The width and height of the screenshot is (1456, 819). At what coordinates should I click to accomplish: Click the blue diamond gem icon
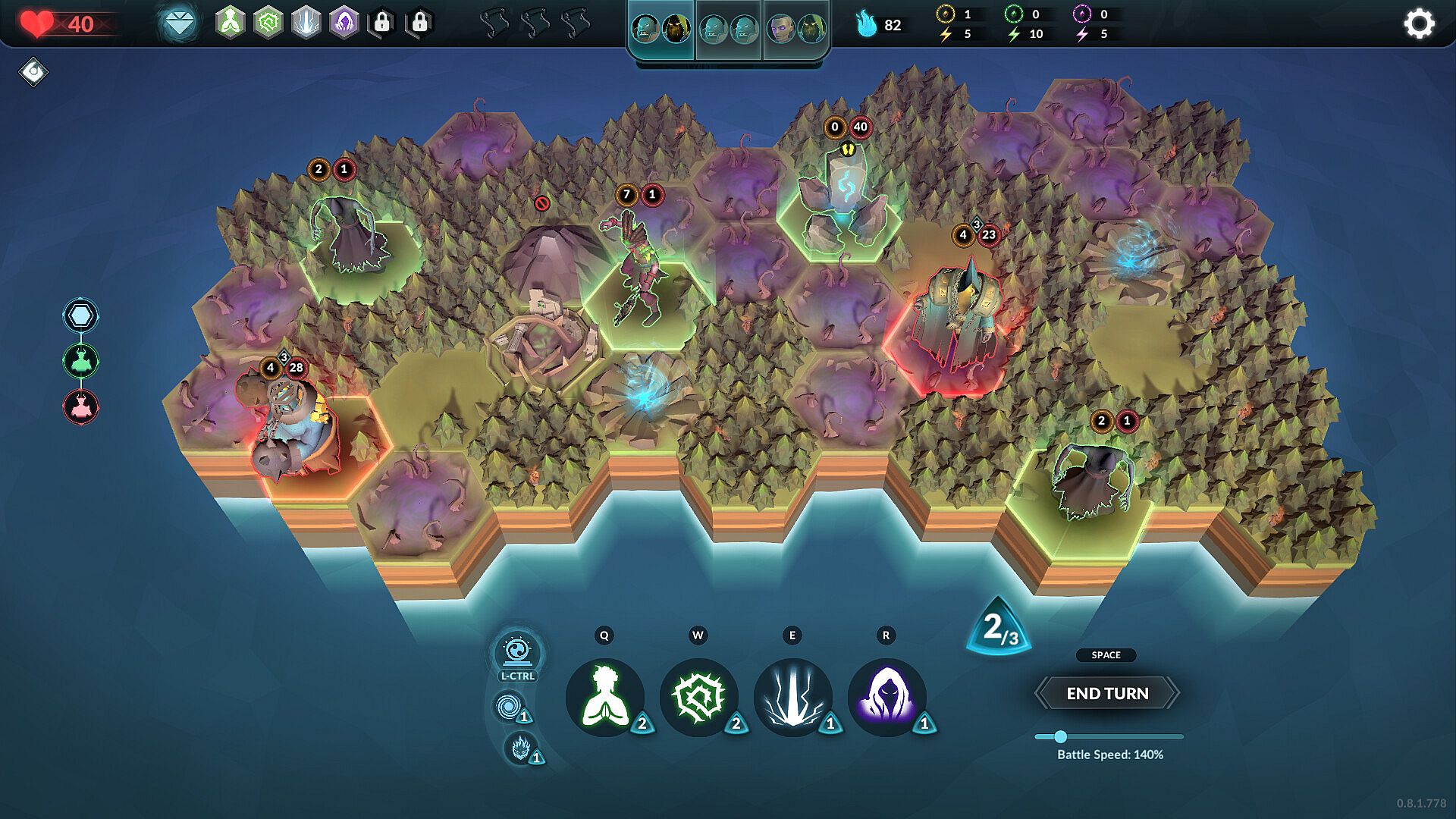click(x=179, y=24)
